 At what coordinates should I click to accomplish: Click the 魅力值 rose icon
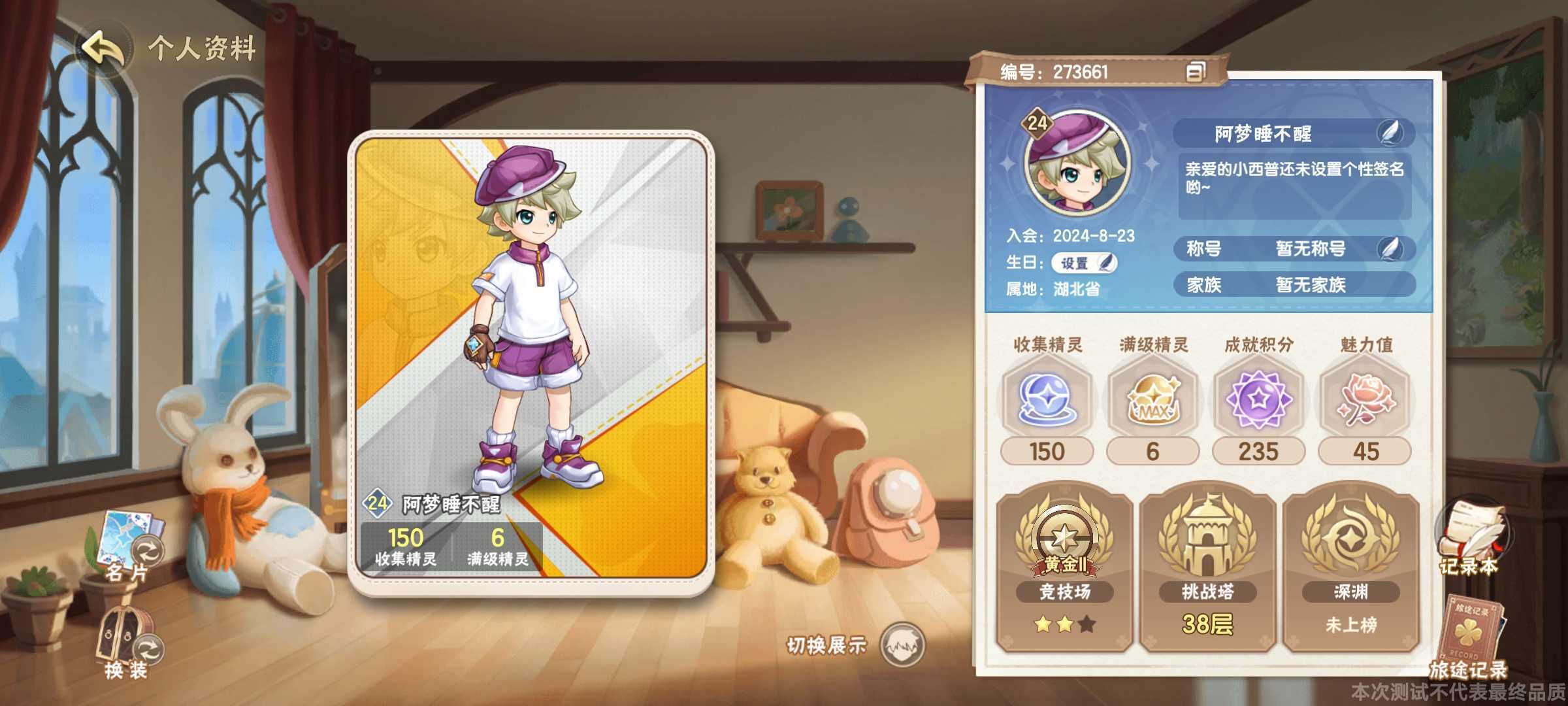point(1364,400)
